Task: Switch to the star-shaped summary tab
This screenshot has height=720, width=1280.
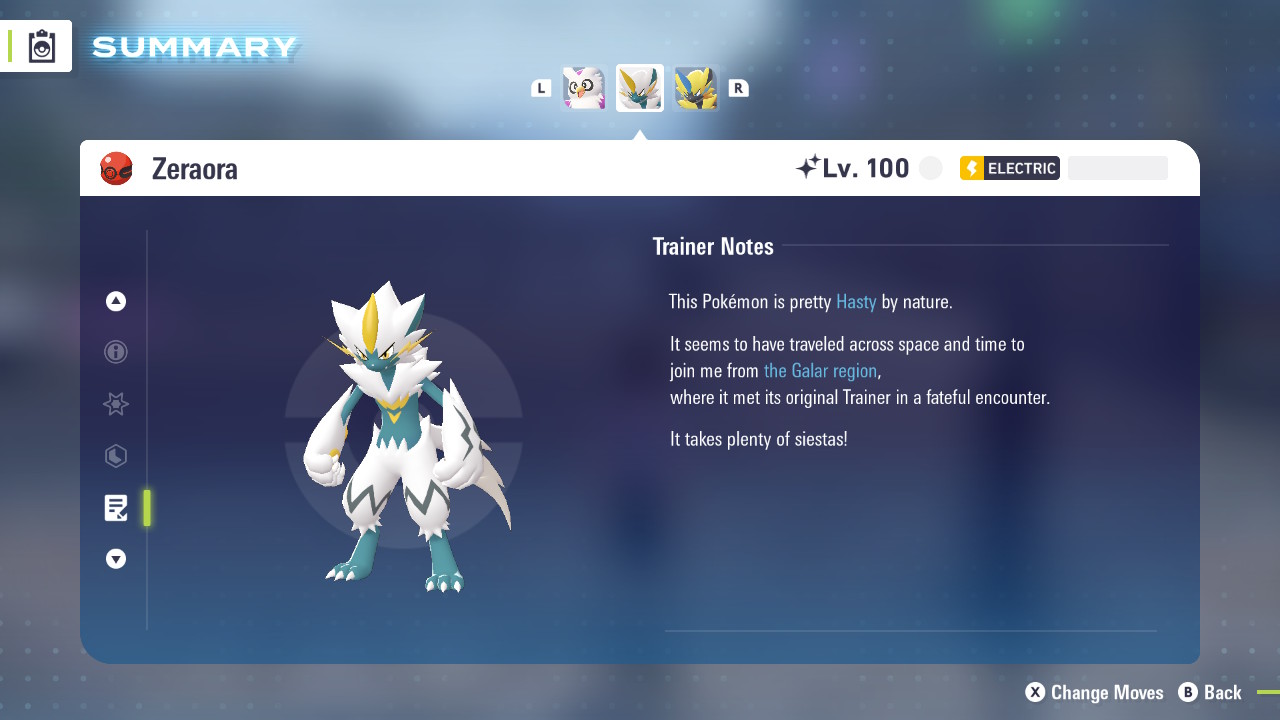Action: click(x=116, y=404)
